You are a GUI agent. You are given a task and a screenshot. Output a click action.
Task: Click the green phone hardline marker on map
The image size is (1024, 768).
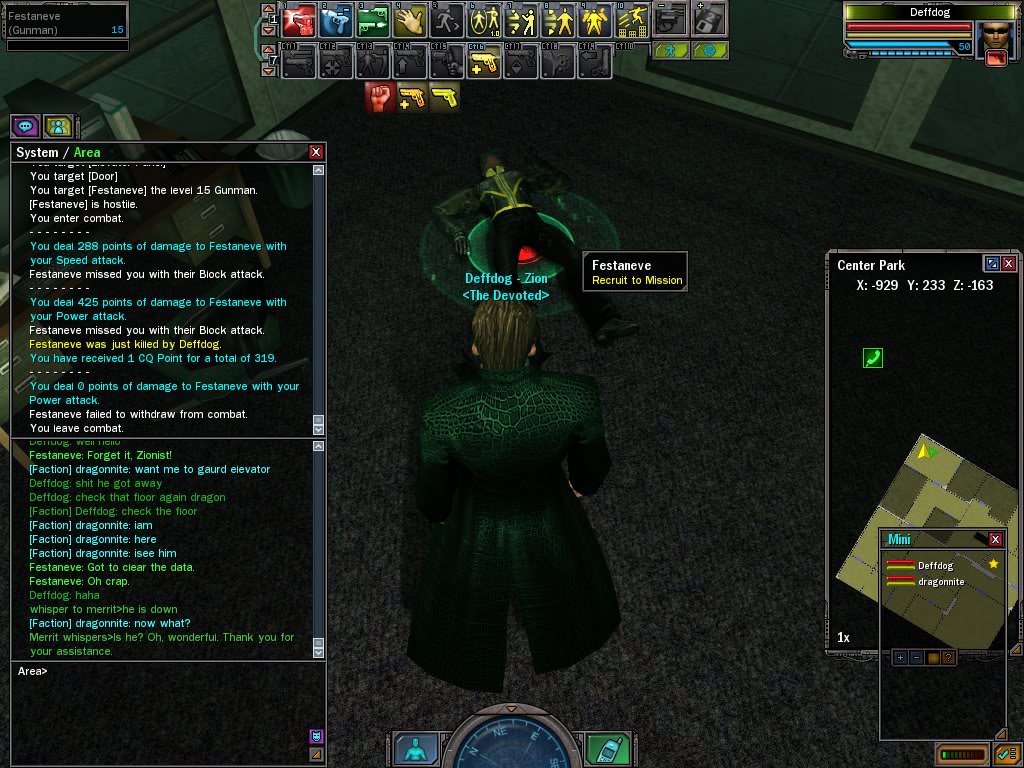click(x=873, y=357)
